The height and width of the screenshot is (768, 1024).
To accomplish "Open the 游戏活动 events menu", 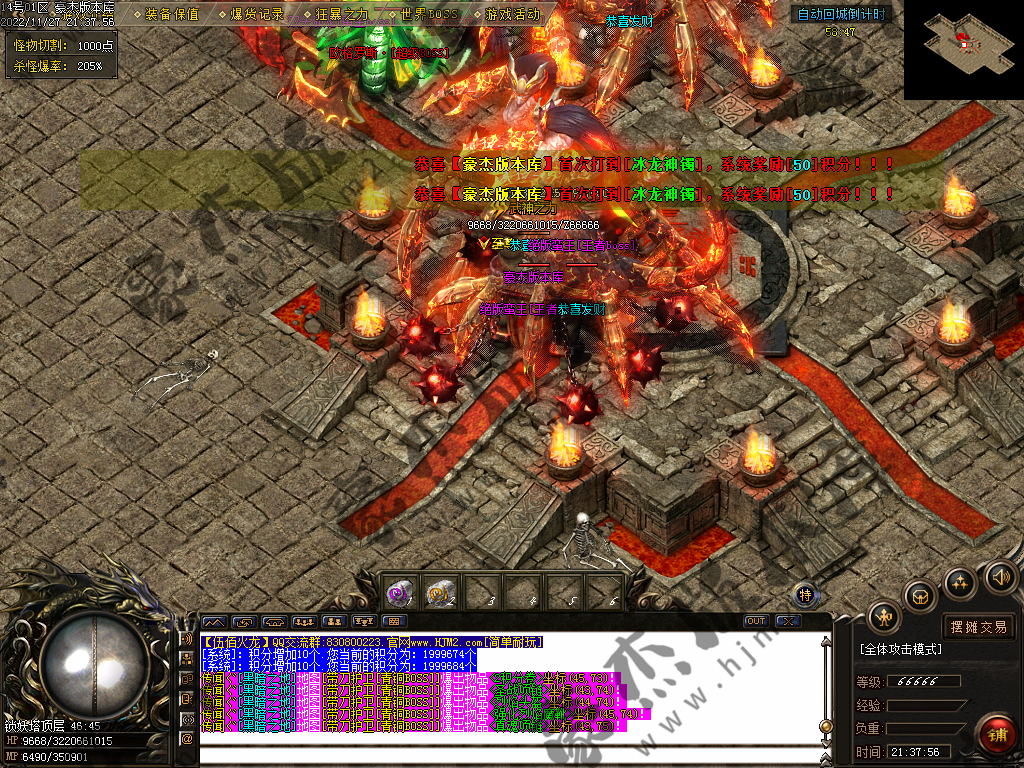I will tap(512, 15).
